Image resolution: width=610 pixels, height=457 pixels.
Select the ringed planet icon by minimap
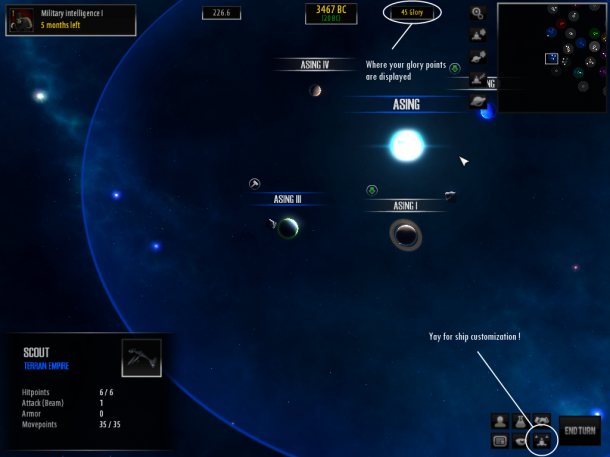[x=478, y=101]
